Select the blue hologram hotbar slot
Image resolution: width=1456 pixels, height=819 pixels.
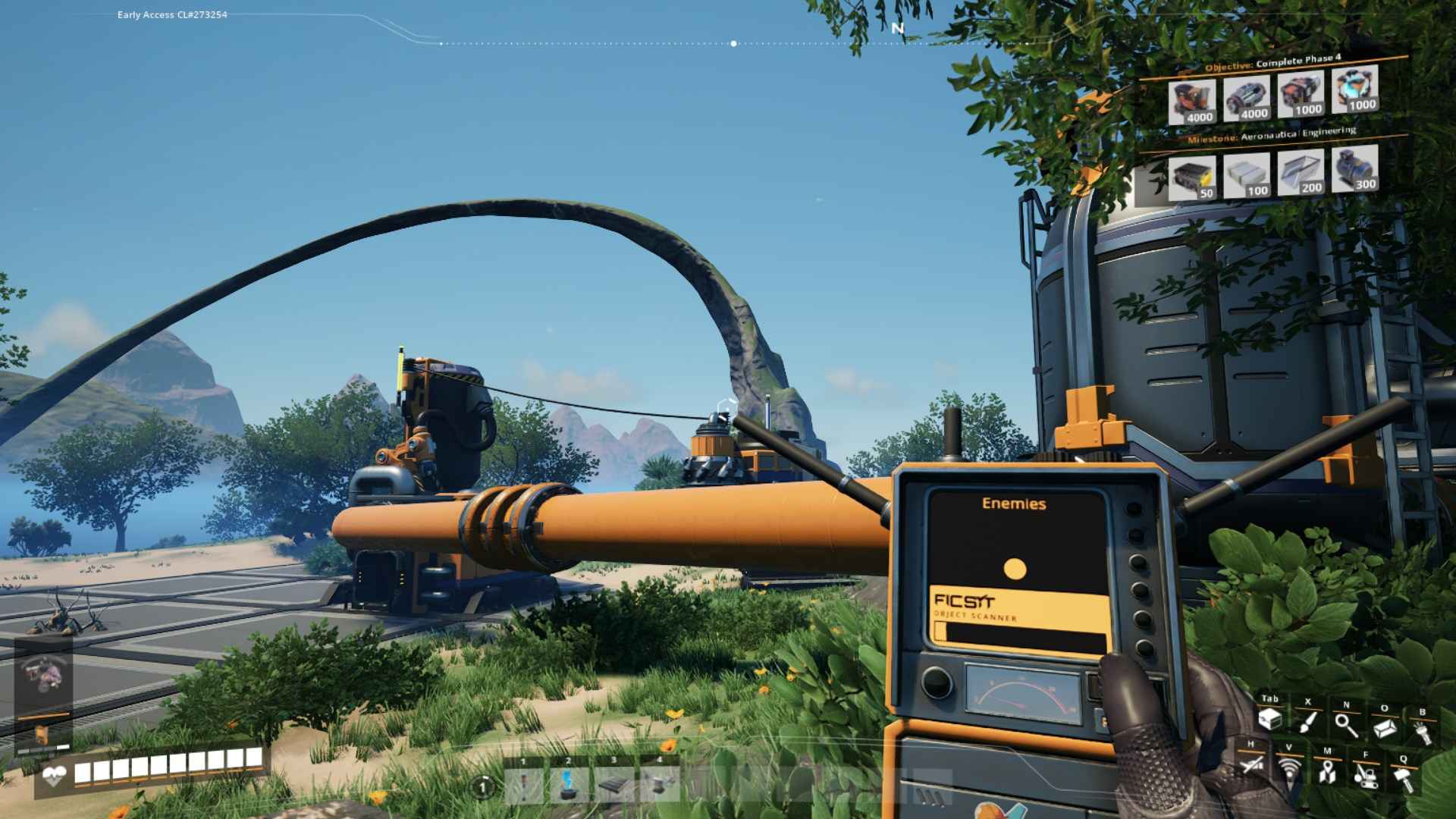(x=569, y=786)
